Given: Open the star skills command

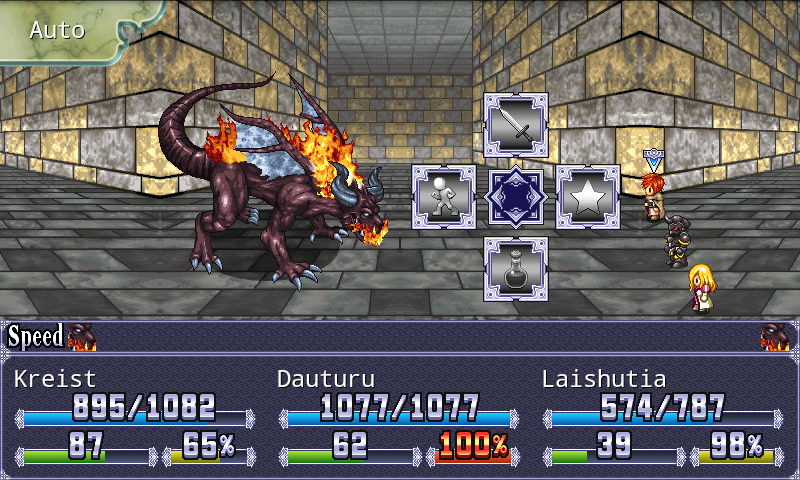Looking at the screenshot, I should click(588, 197).
